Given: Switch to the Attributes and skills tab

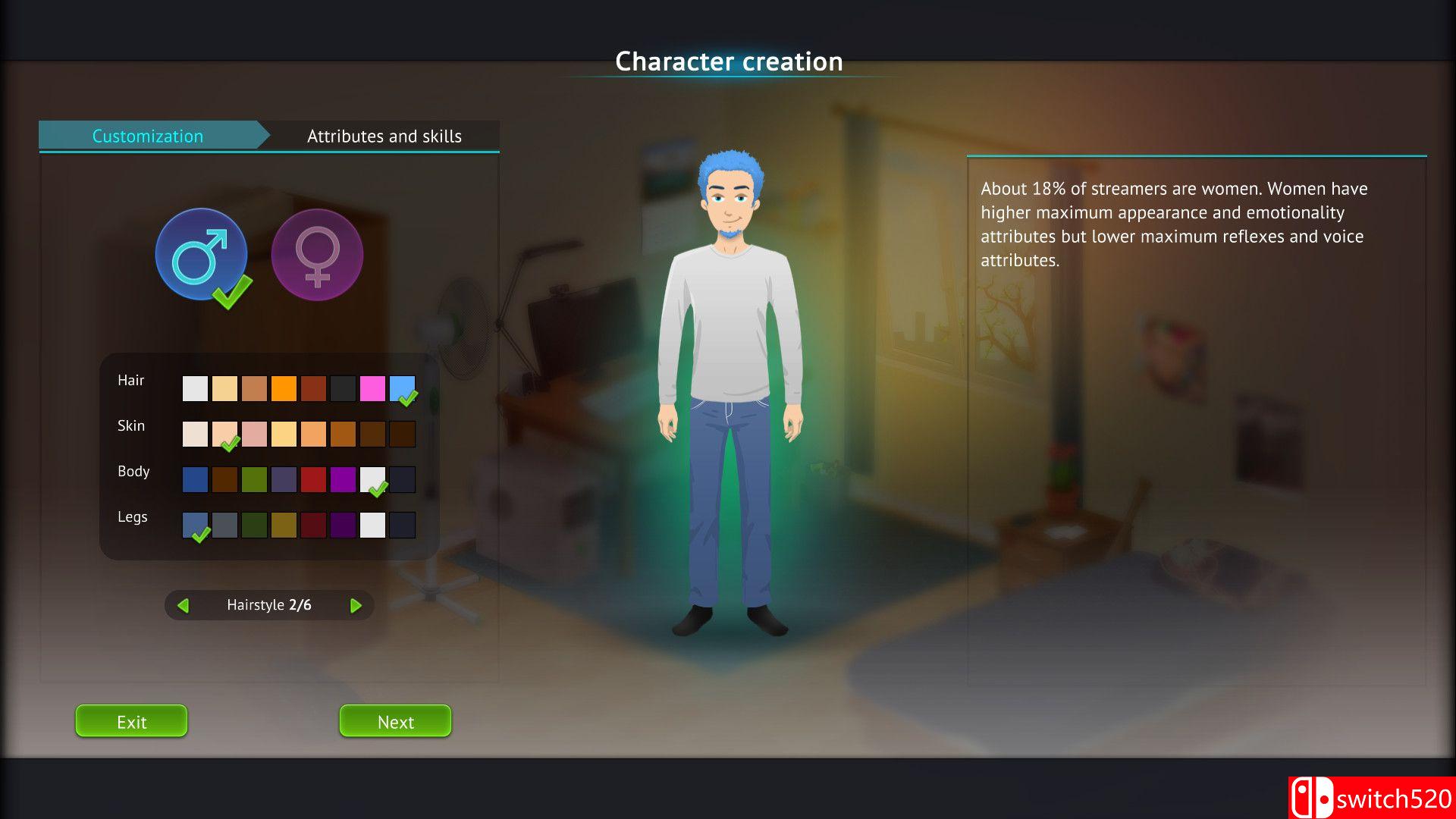Looking at the screenshot, I should coord(384,136).
